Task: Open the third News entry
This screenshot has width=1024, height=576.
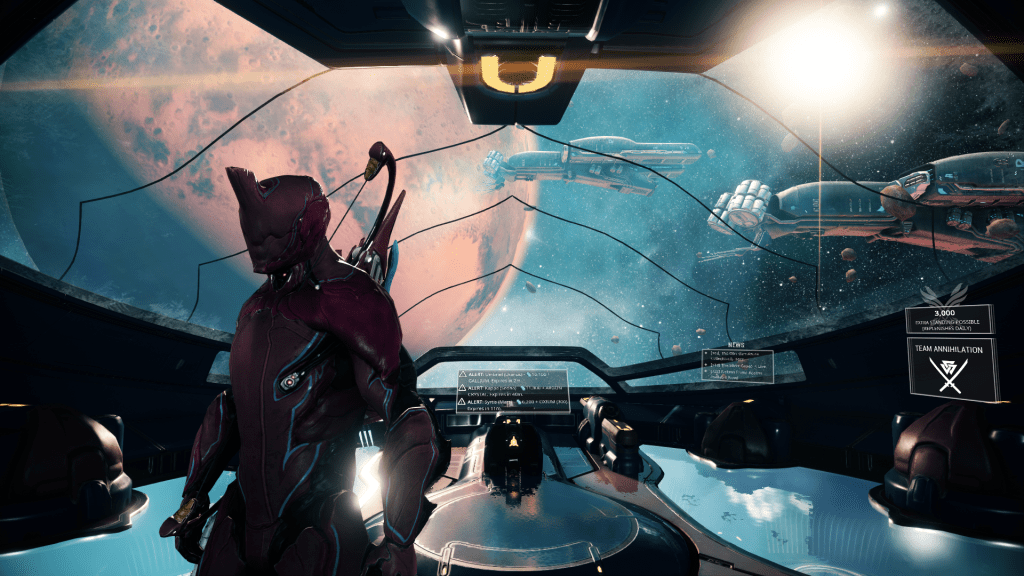Action: [x=737, y=377]
